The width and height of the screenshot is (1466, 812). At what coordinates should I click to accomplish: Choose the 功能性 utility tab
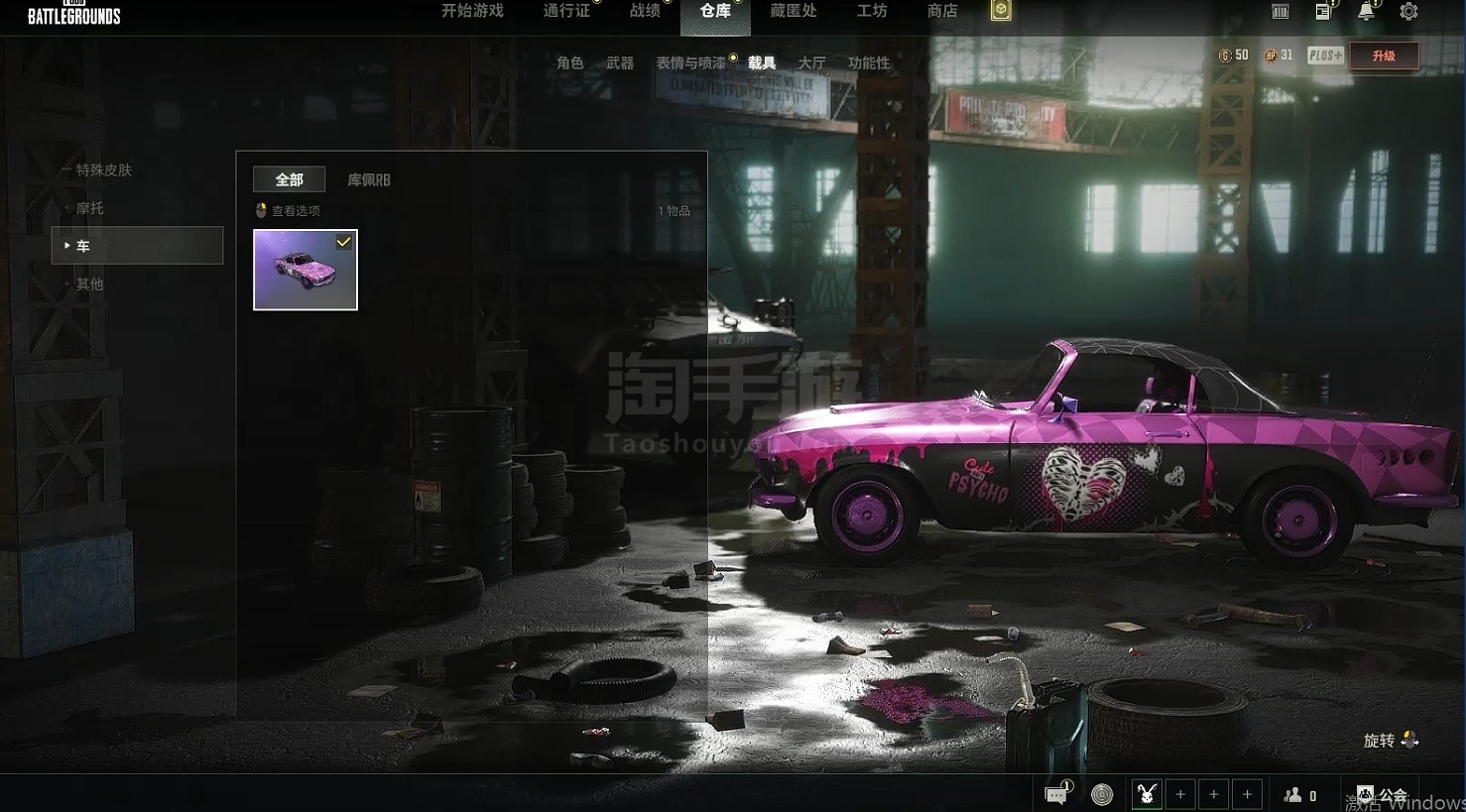pyautogui.click(x=868, y=62)
